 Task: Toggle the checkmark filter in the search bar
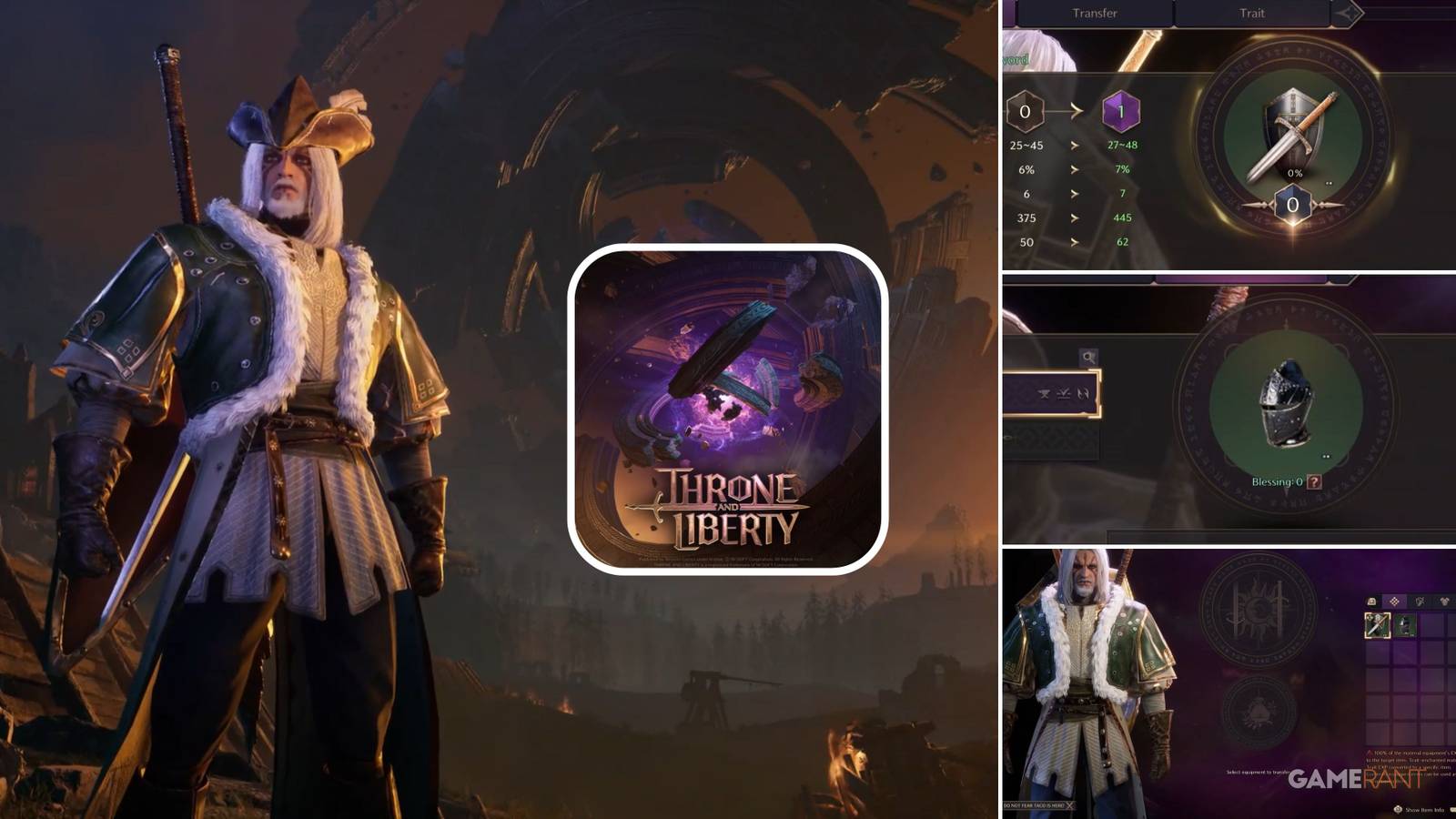click(x=1064, y=394)
